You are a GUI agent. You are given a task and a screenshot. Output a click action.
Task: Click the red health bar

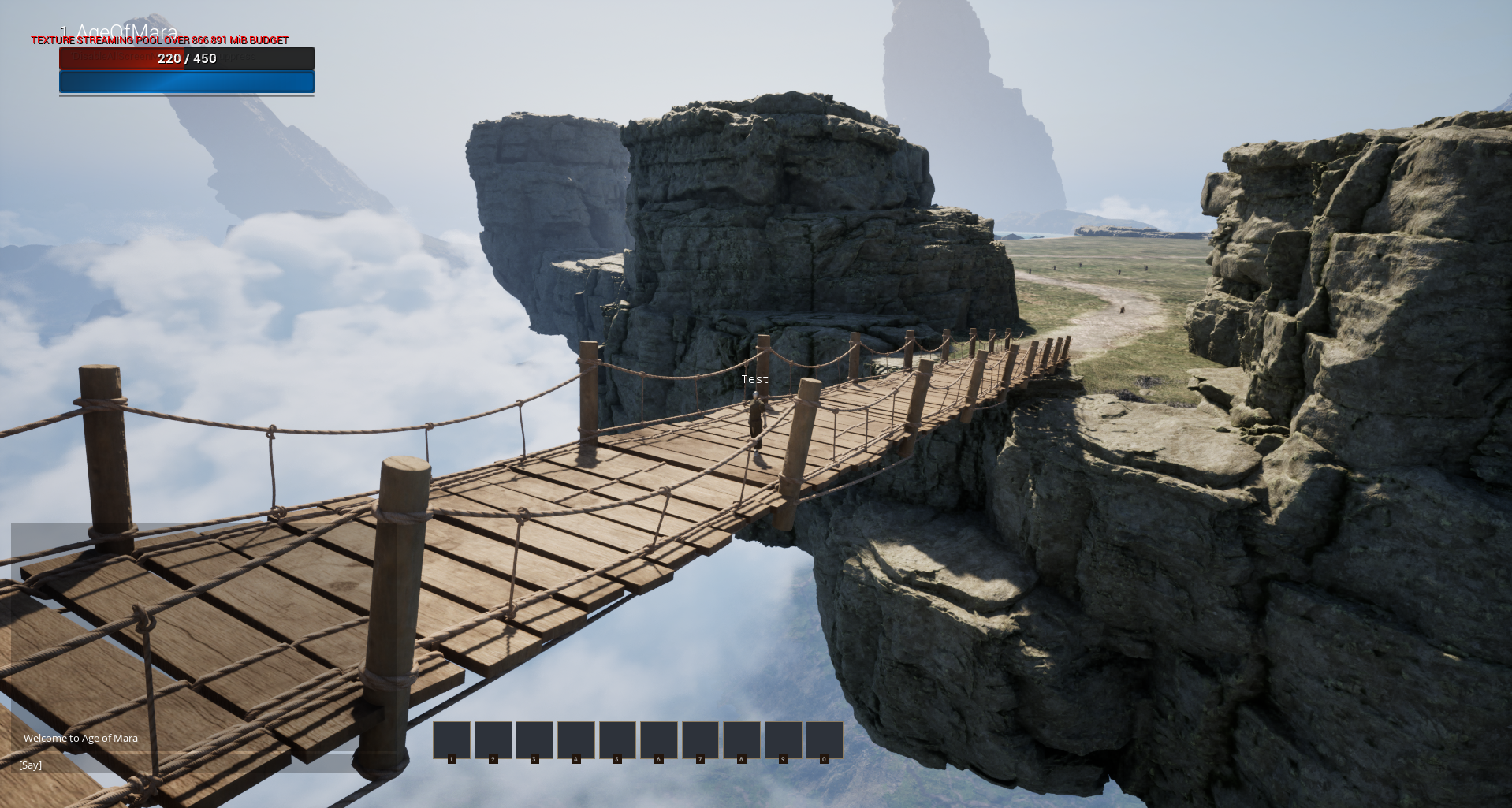click(x=118, y=58)
